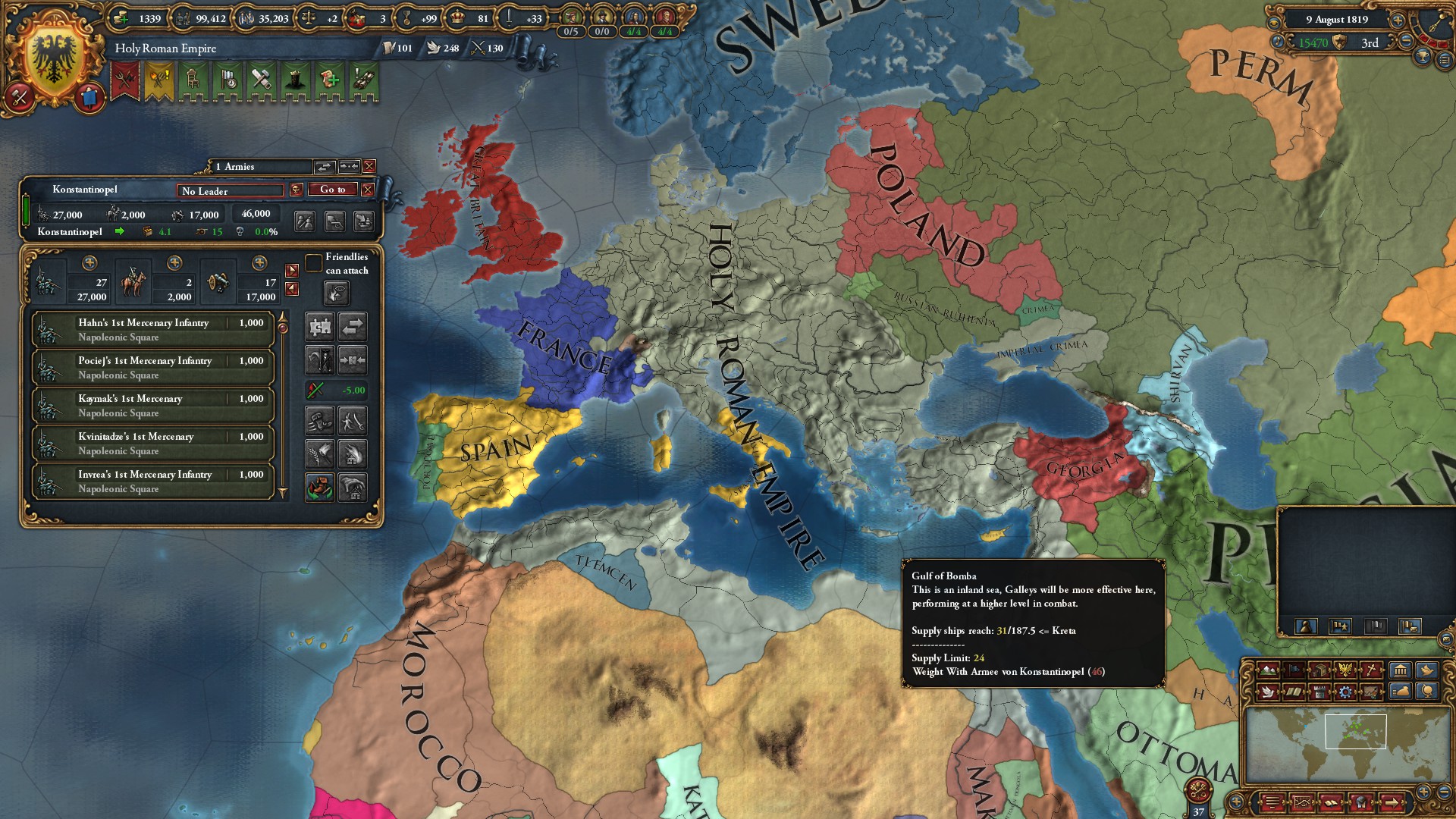Toggle the hunt rebels army stance

click(x=321, y=359)
